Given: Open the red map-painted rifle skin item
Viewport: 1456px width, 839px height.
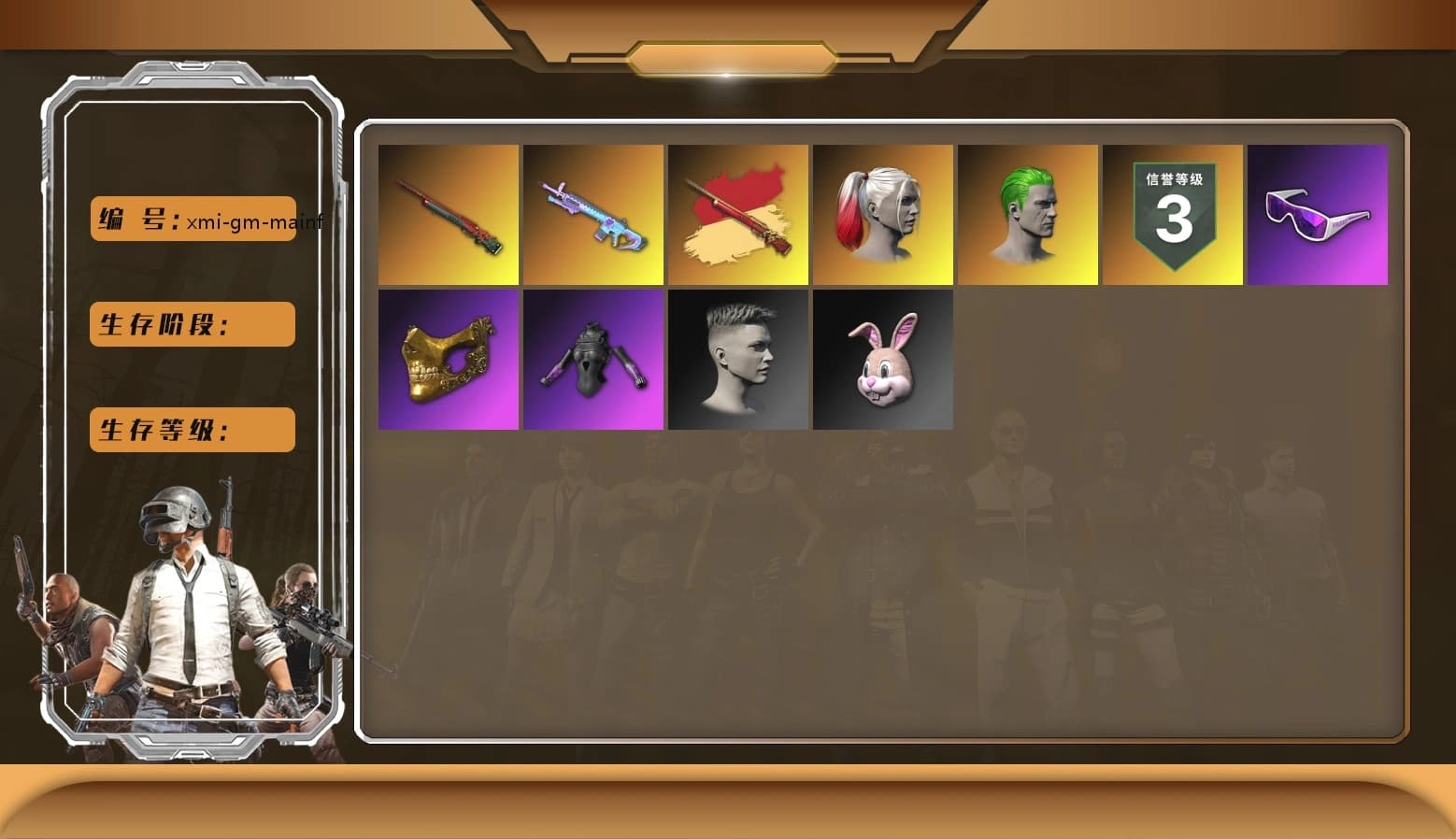Looking at the screenshot, I should pyautogui.click(x=737, y=215).
